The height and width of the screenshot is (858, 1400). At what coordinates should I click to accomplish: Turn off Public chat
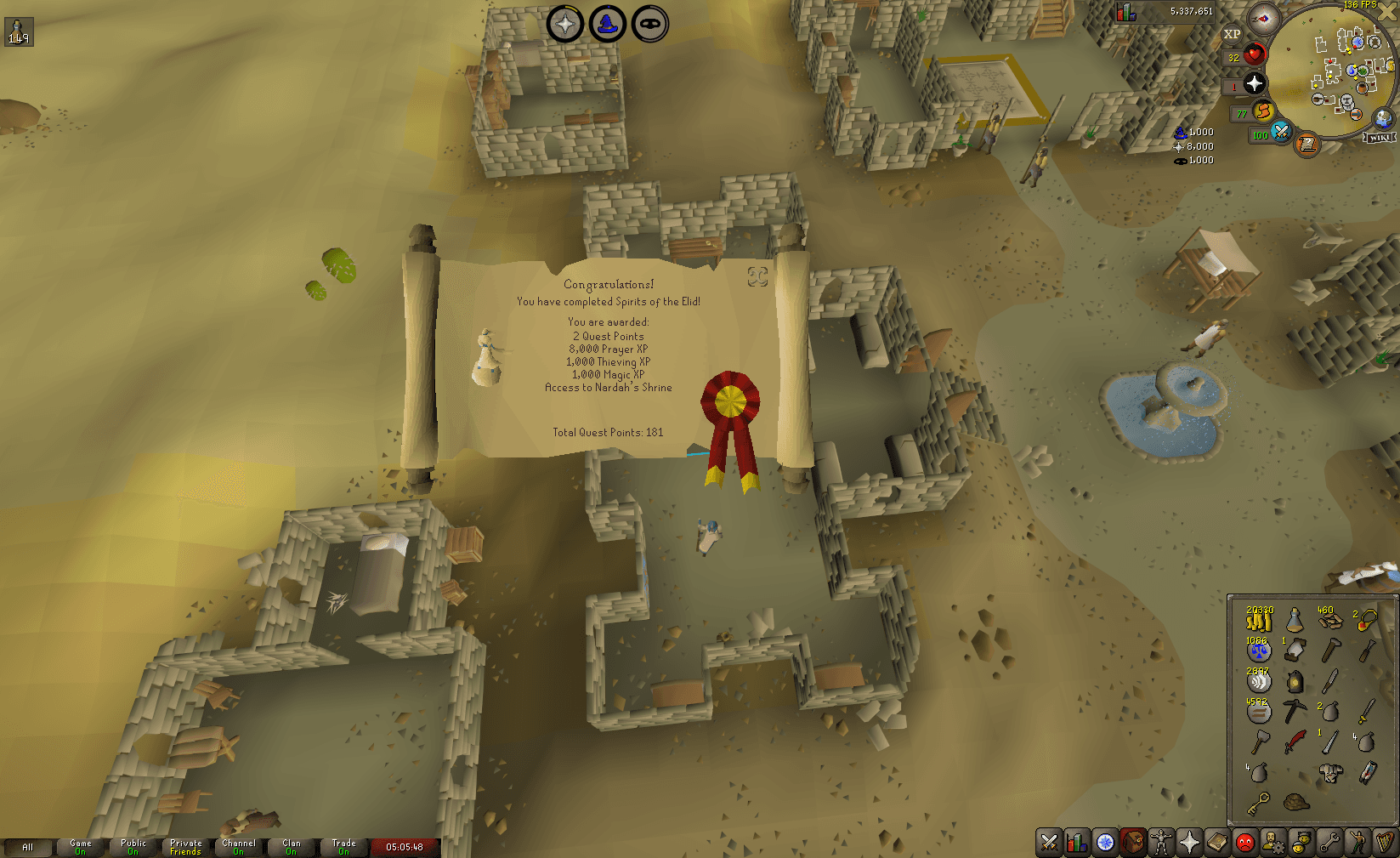tap(133, 847)
